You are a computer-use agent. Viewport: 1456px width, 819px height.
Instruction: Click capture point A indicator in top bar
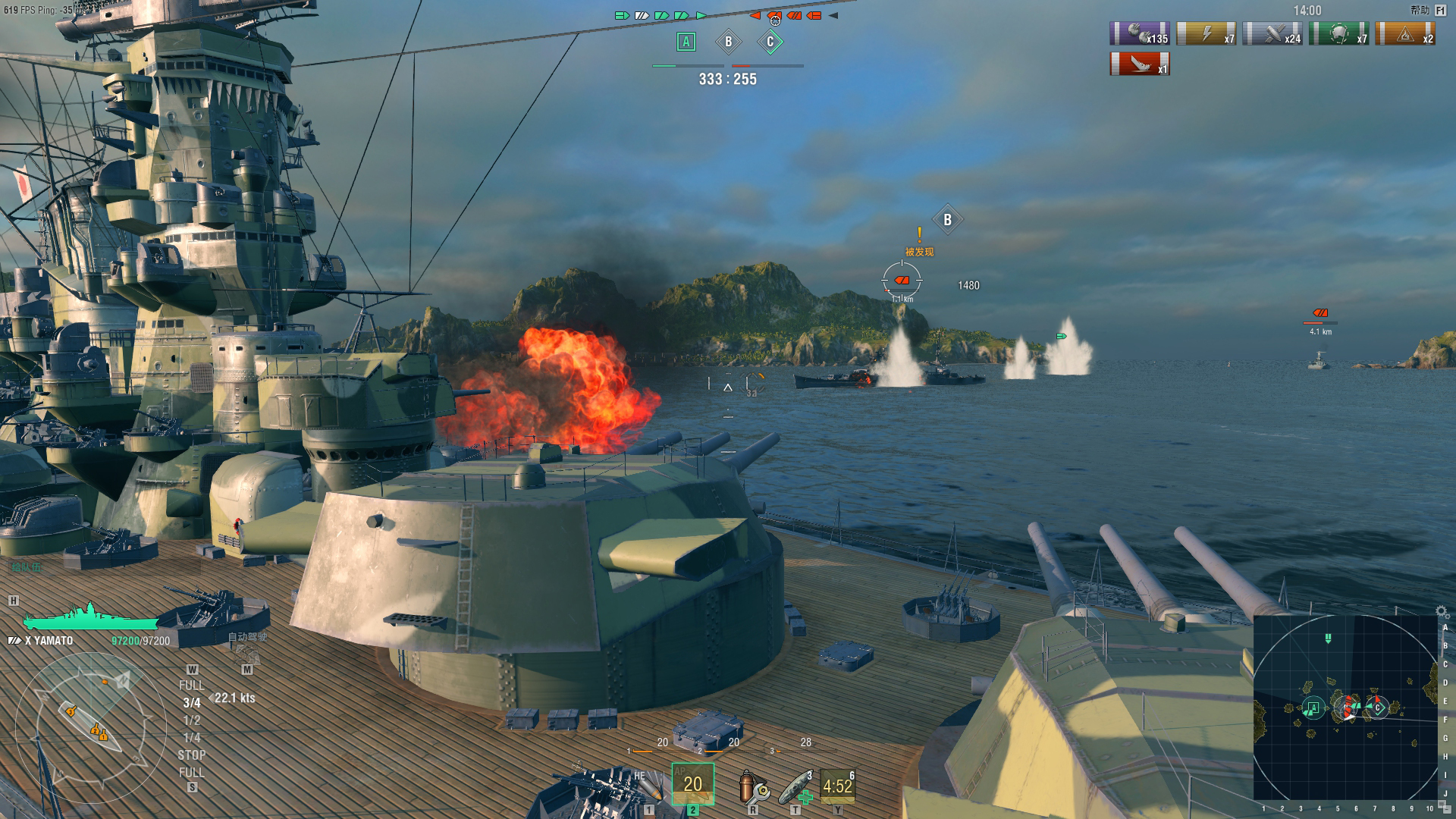[x=686, y=42]
